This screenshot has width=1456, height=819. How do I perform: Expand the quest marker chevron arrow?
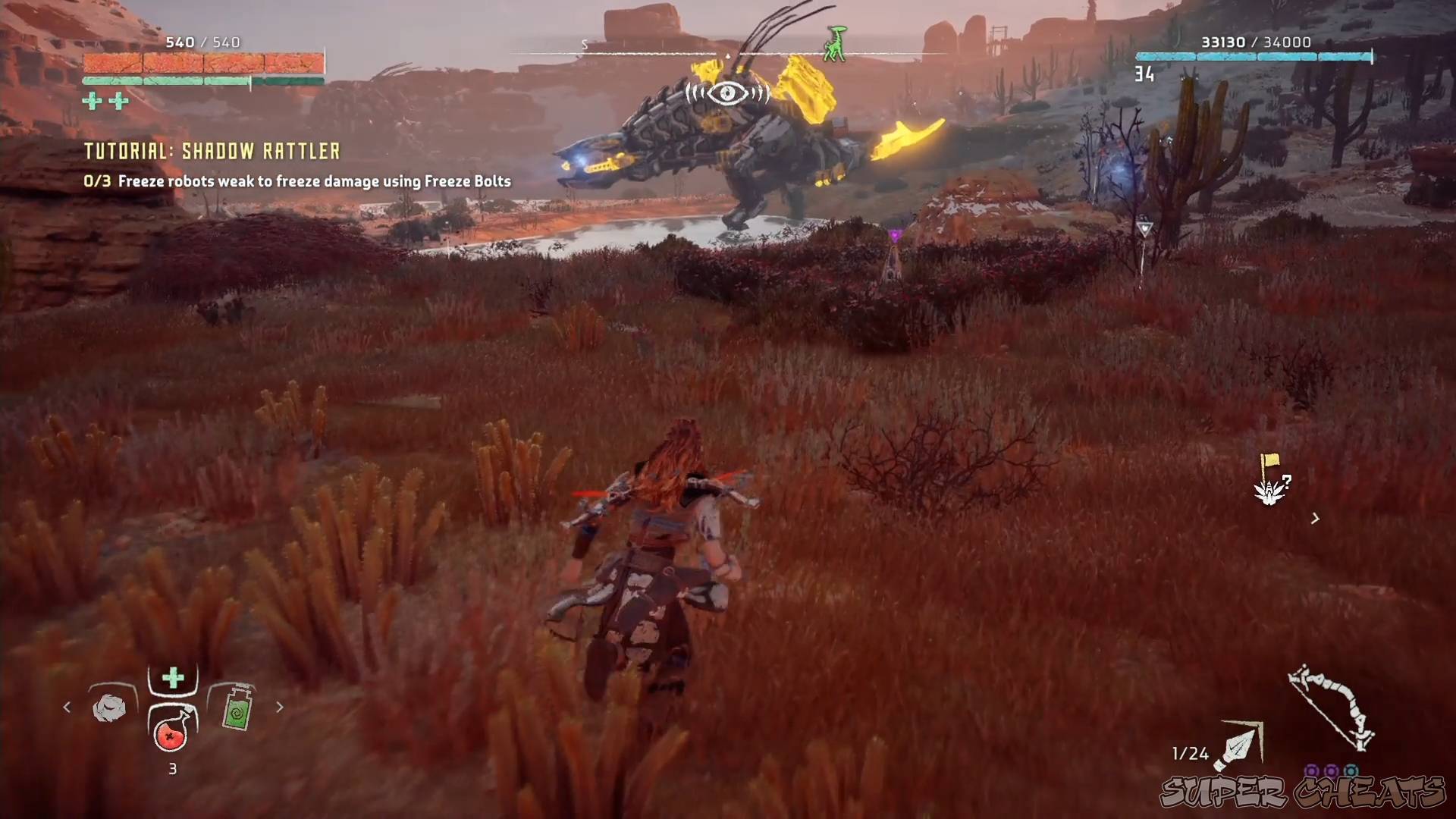(1314, 519)
